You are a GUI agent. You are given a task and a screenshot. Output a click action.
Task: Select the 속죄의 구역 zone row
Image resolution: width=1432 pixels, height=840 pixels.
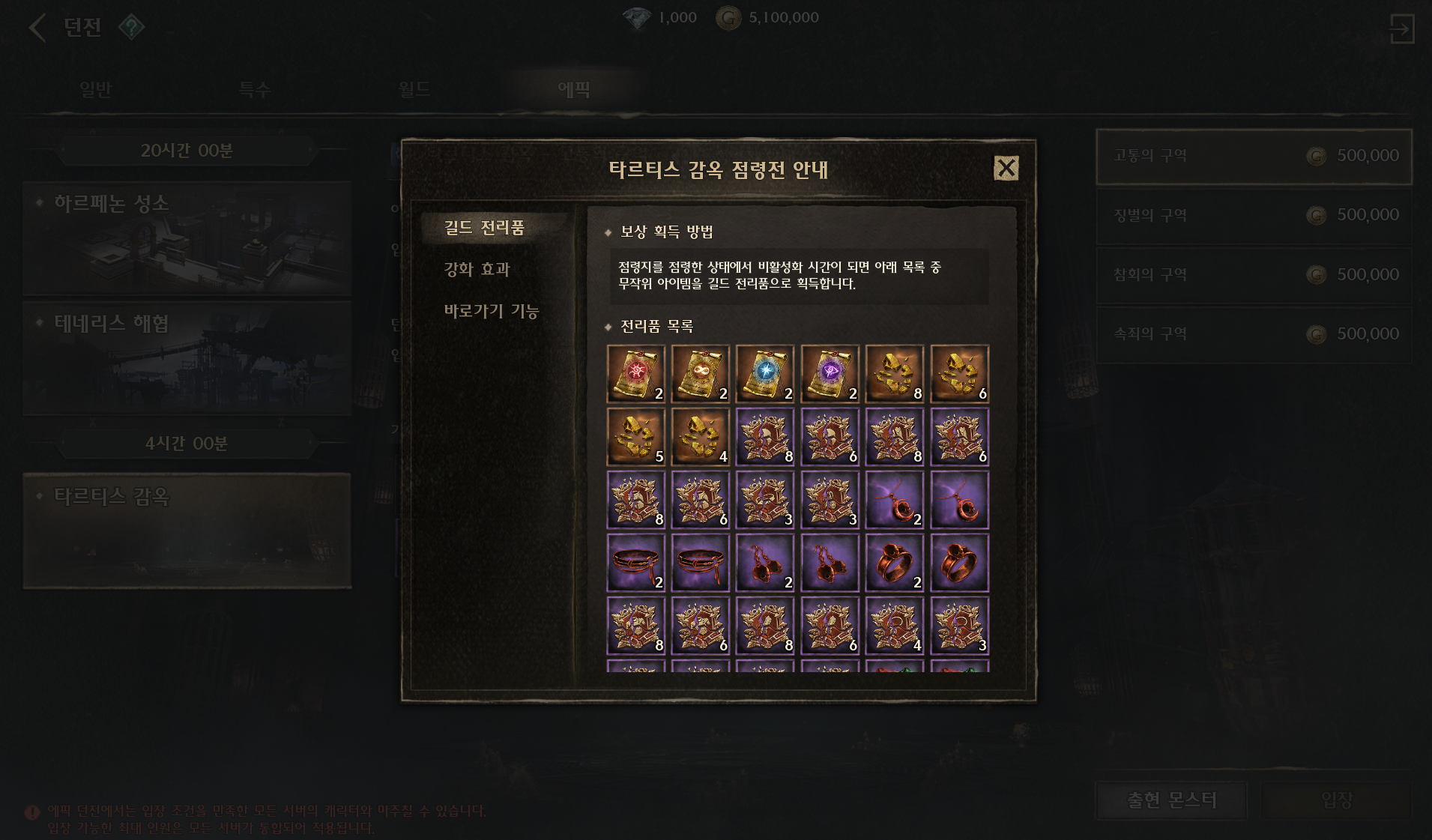pos(1254,334)
